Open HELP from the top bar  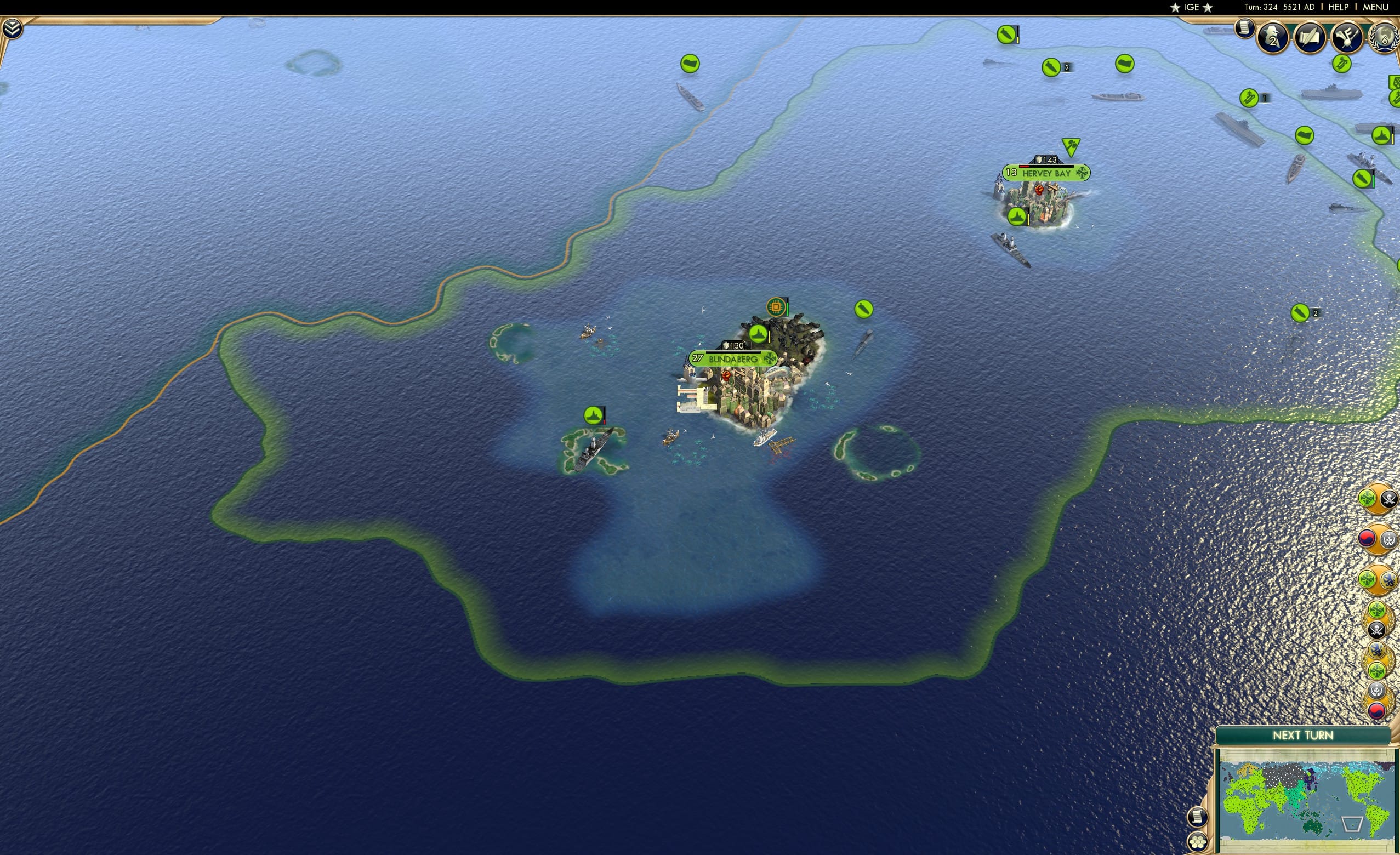[1339, 7]
